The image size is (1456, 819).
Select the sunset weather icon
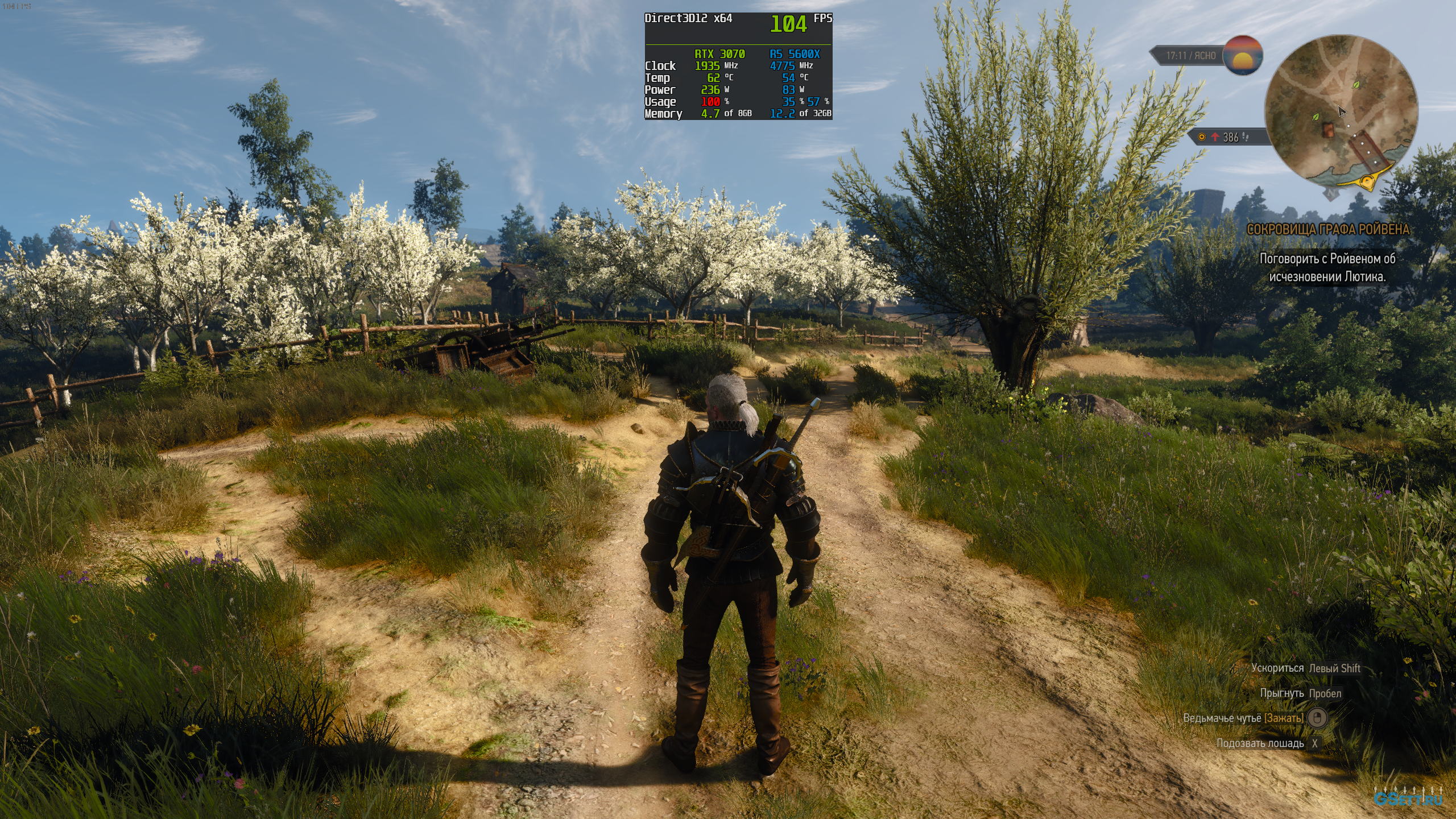[x=1243, y=55]
